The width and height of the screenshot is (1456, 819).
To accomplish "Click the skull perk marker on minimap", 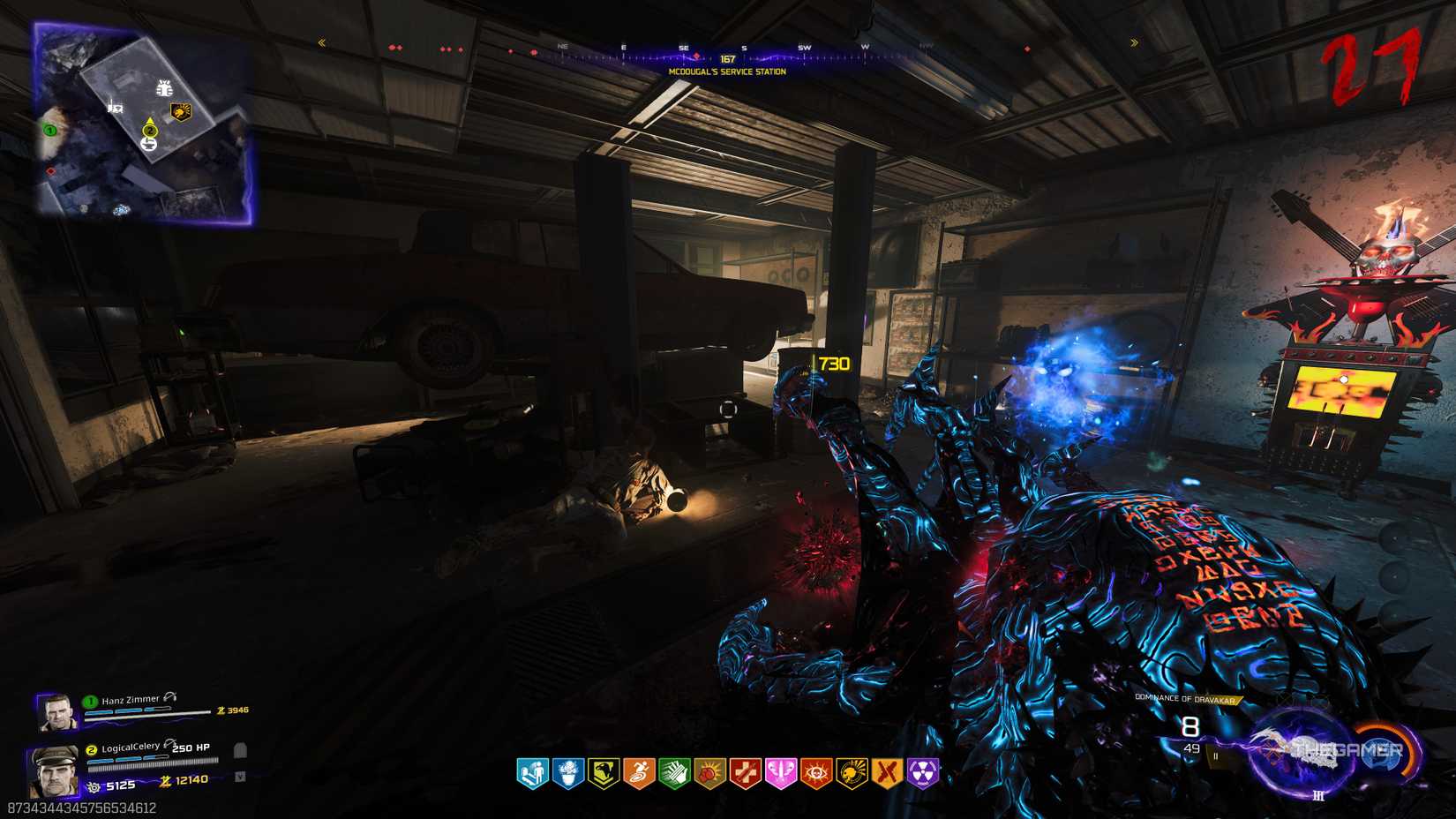I will click(x=180, y=112).
